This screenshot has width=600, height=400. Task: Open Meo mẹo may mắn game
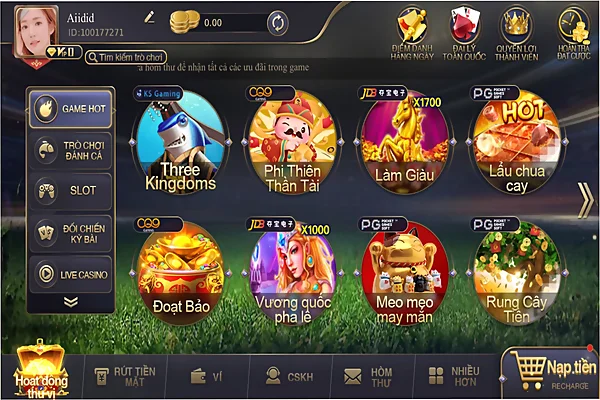point(404,270)
